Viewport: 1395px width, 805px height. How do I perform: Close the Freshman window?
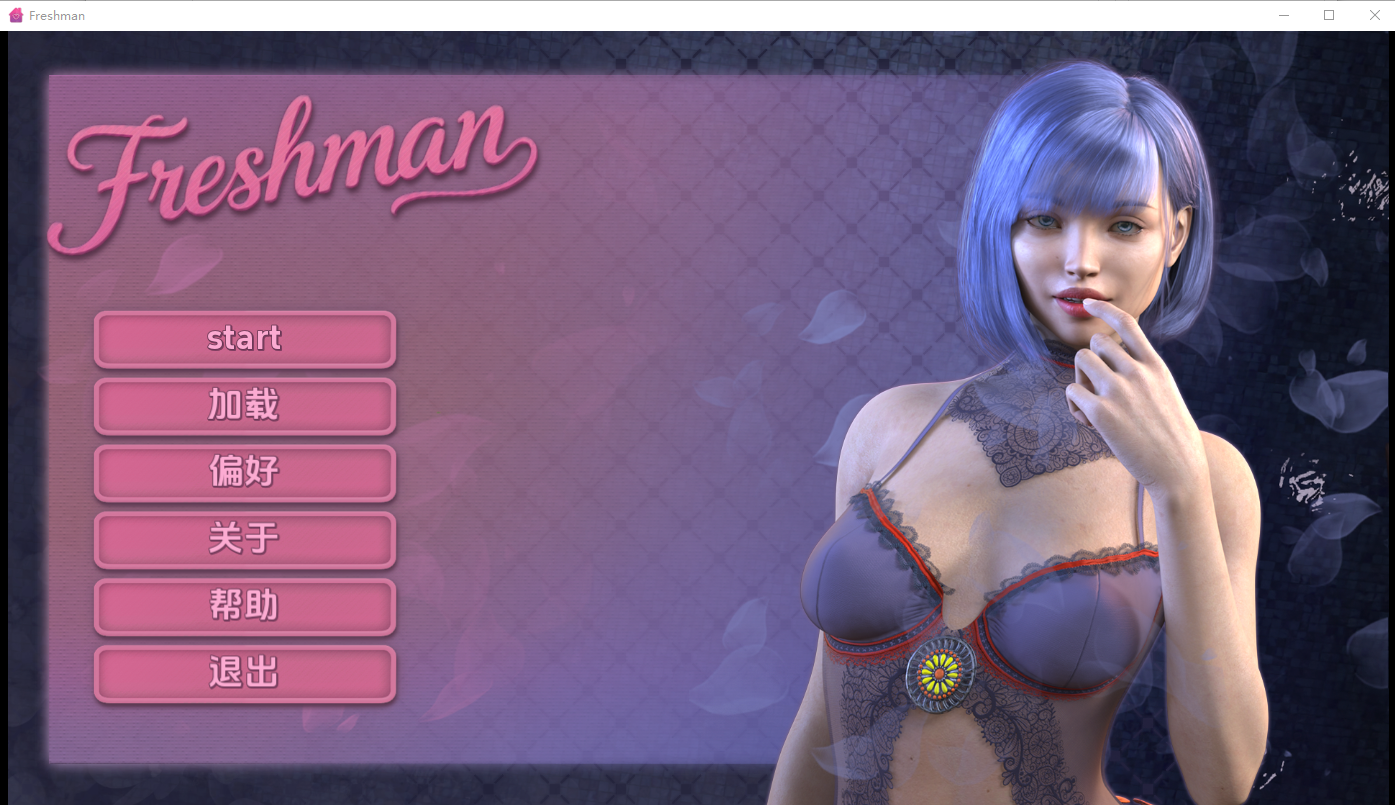pos(1375,15)
